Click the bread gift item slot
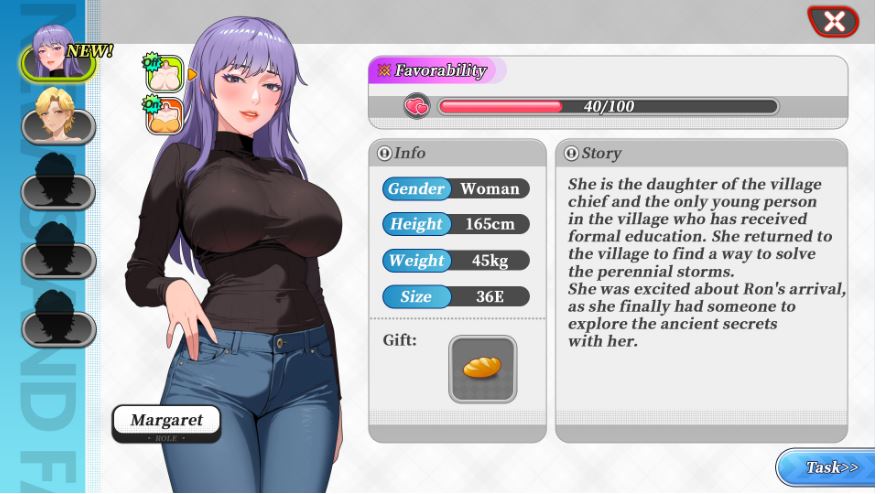Viewport: 881px width, 494px height. 482,369
